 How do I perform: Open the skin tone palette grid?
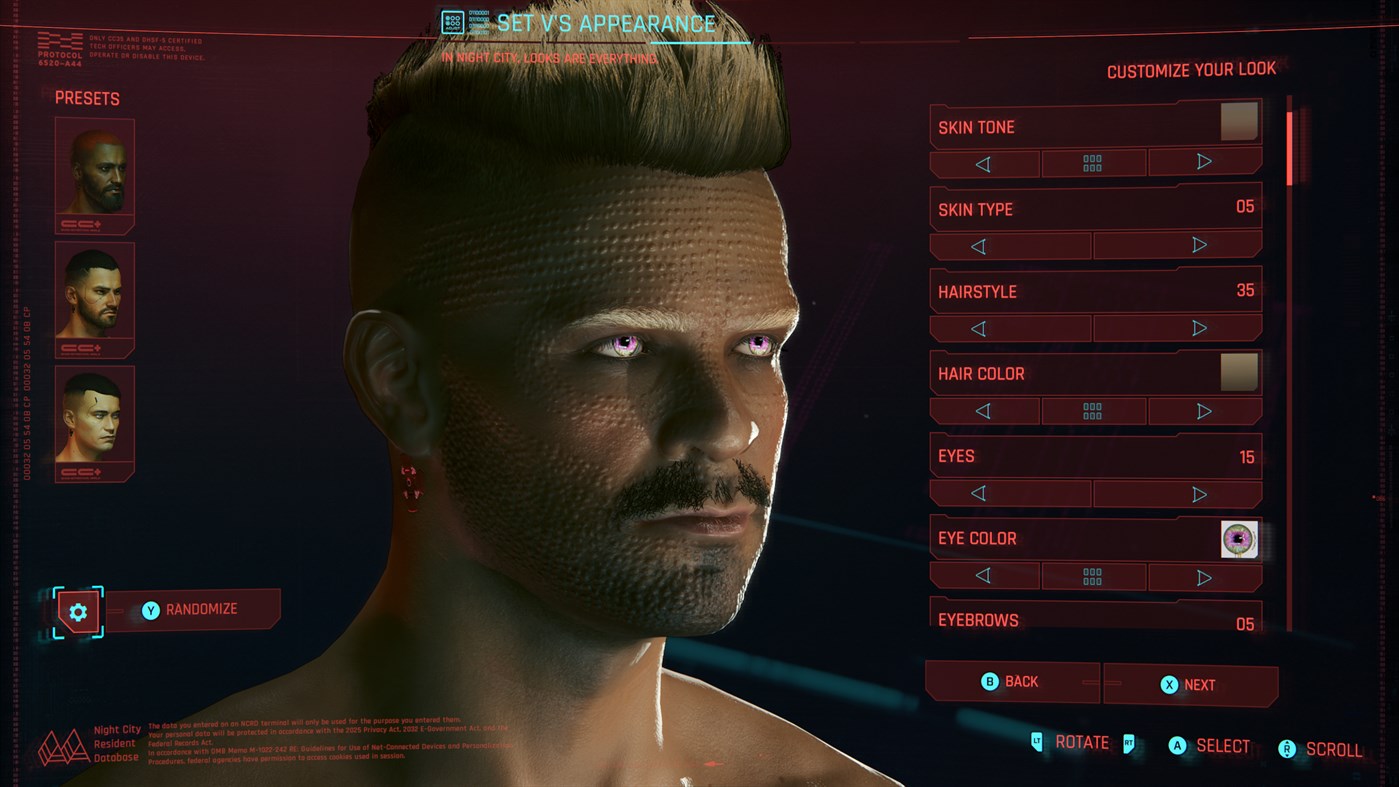pos(1094,162)
